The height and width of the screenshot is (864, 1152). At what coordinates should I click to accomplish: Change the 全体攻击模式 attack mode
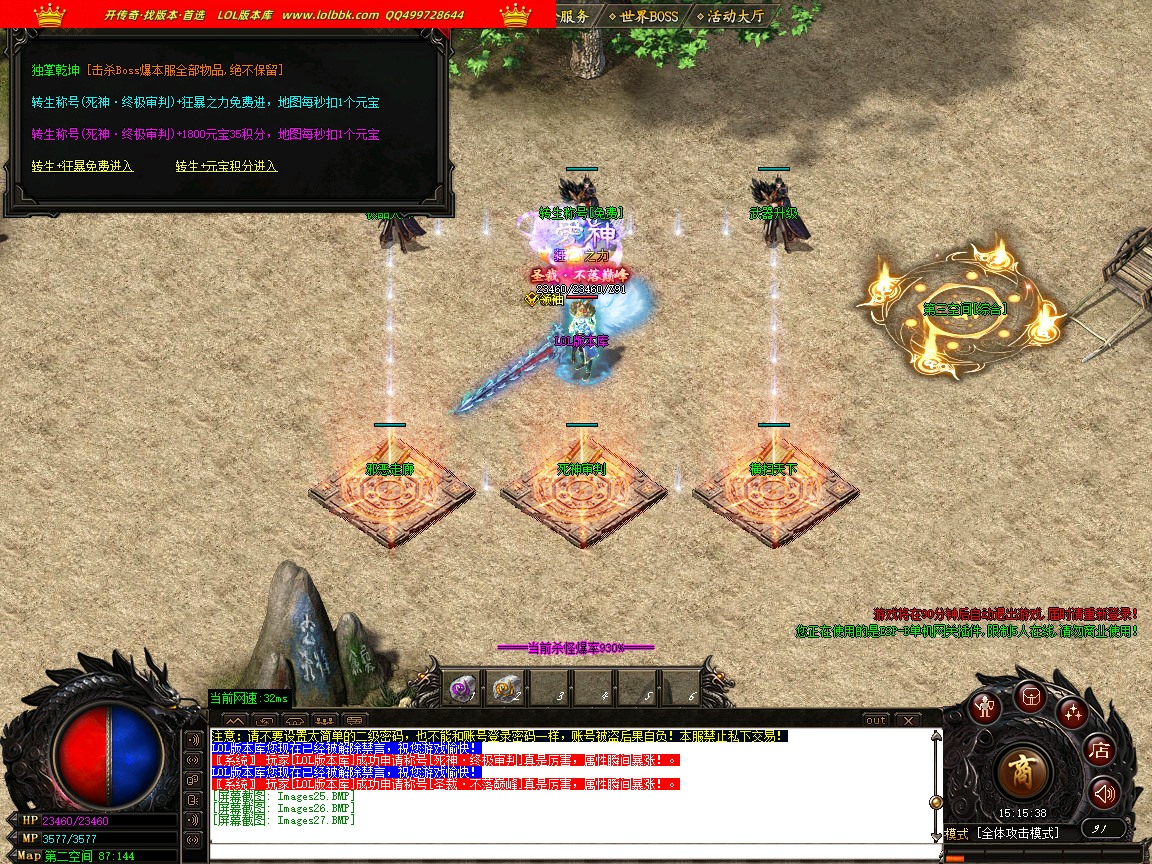pyautogui.click(x=1018, y=833)
